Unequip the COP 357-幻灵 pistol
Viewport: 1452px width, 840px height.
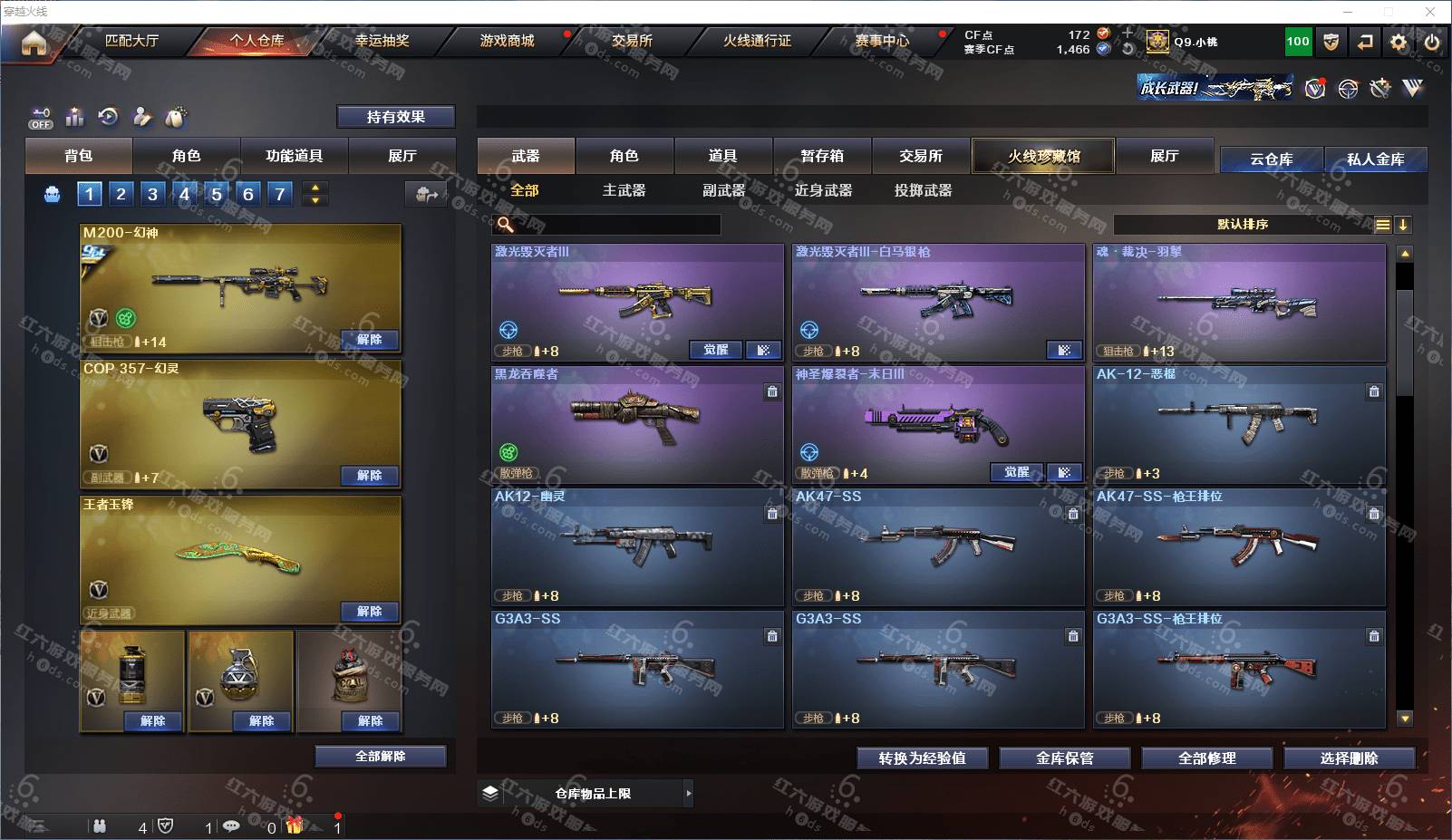click(370, 476)
